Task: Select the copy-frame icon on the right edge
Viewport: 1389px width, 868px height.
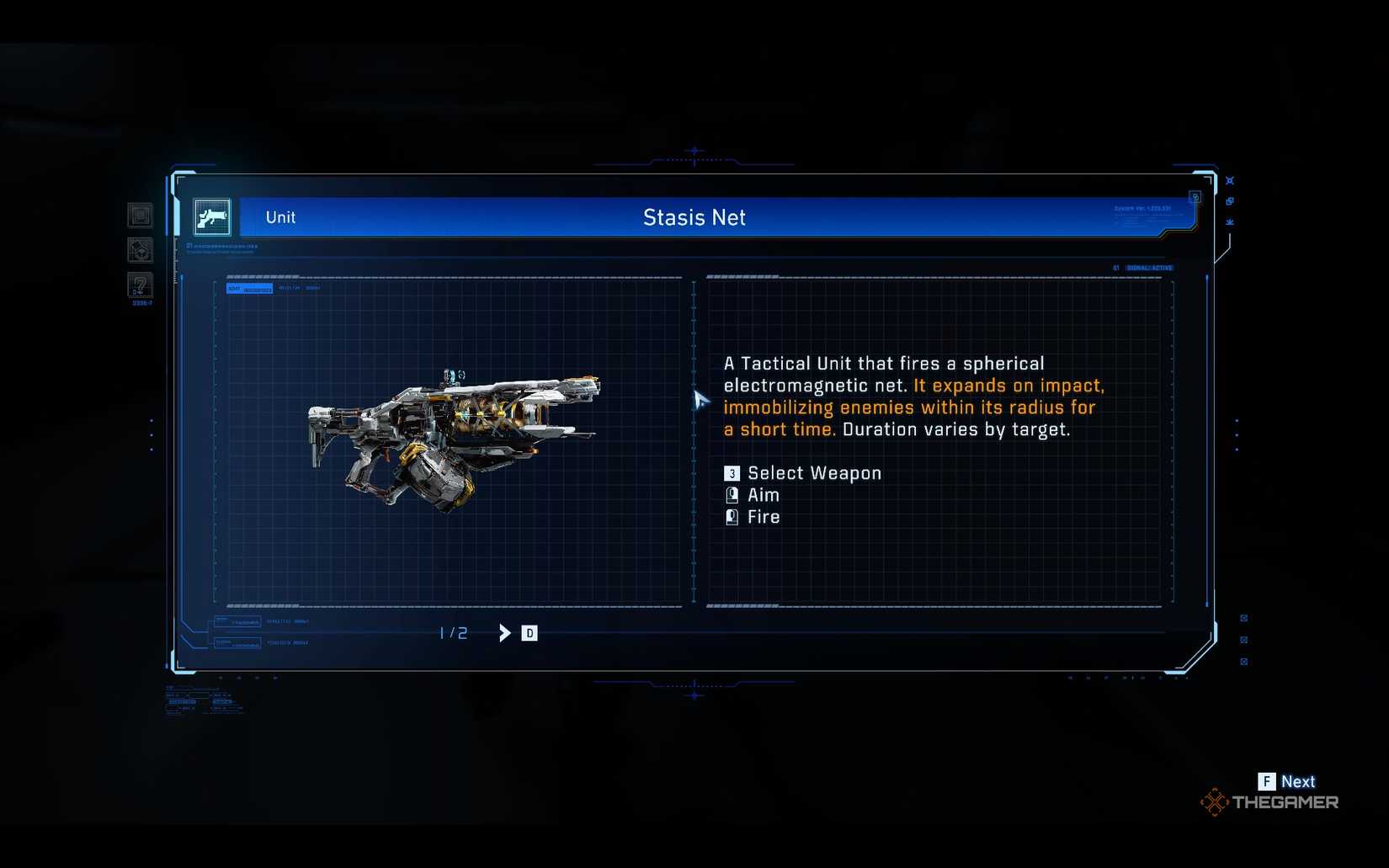Action: coord(1230,201)
